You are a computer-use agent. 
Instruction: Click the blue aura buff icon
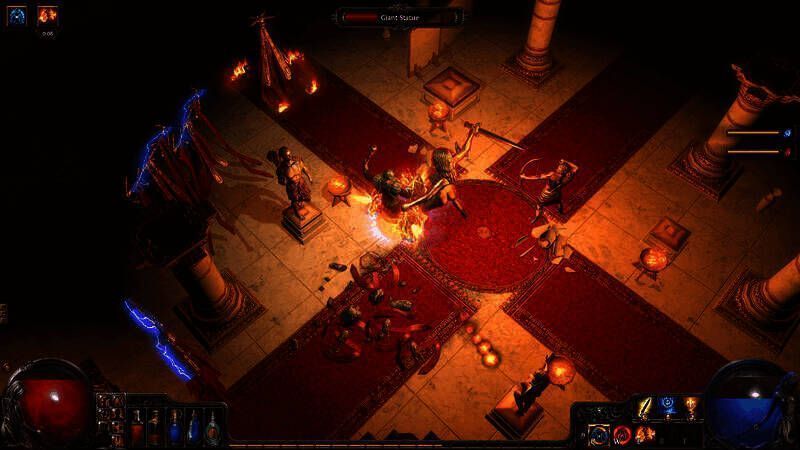click(x=17, y=15)
